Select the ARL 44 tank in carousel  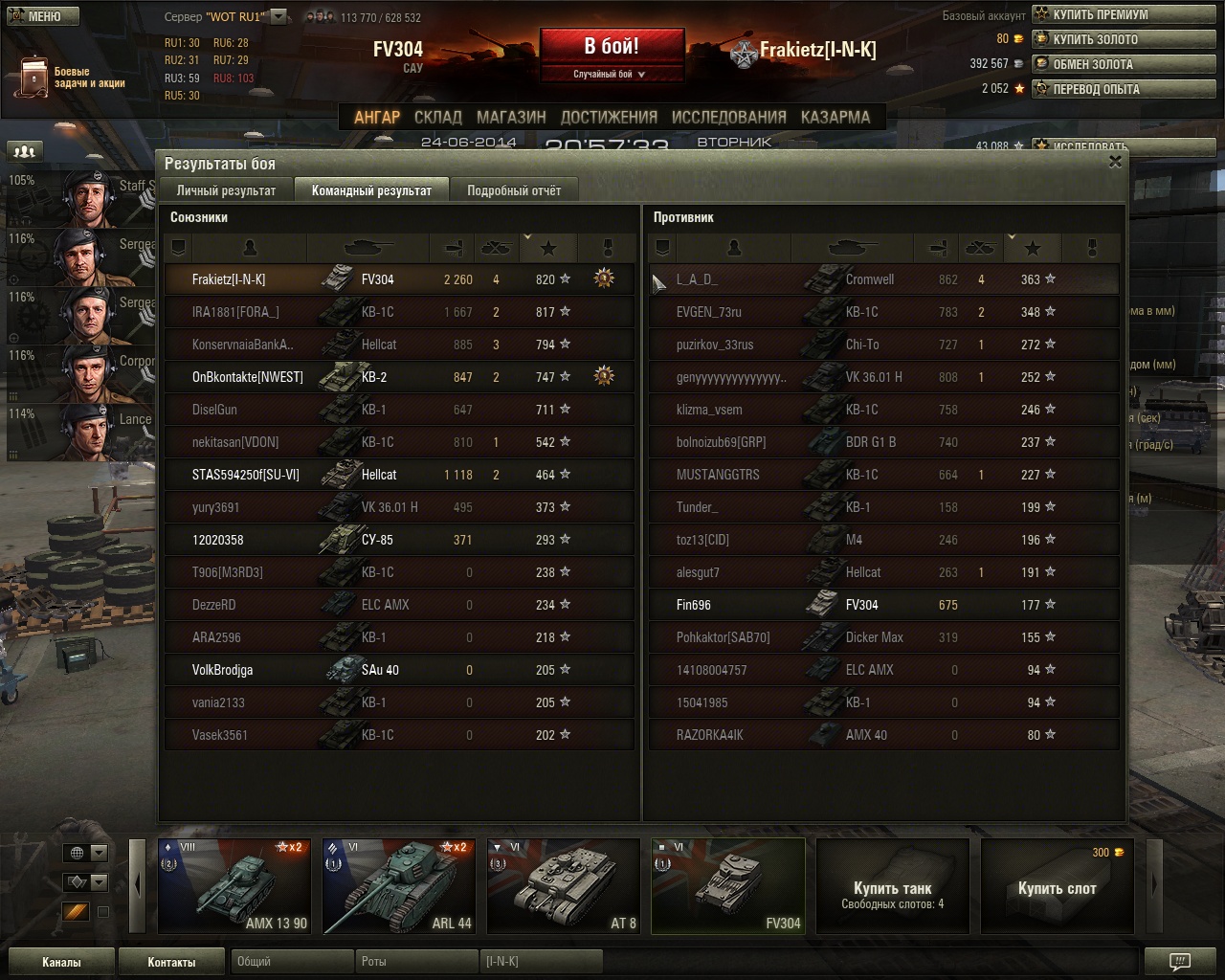pos(399,886)
